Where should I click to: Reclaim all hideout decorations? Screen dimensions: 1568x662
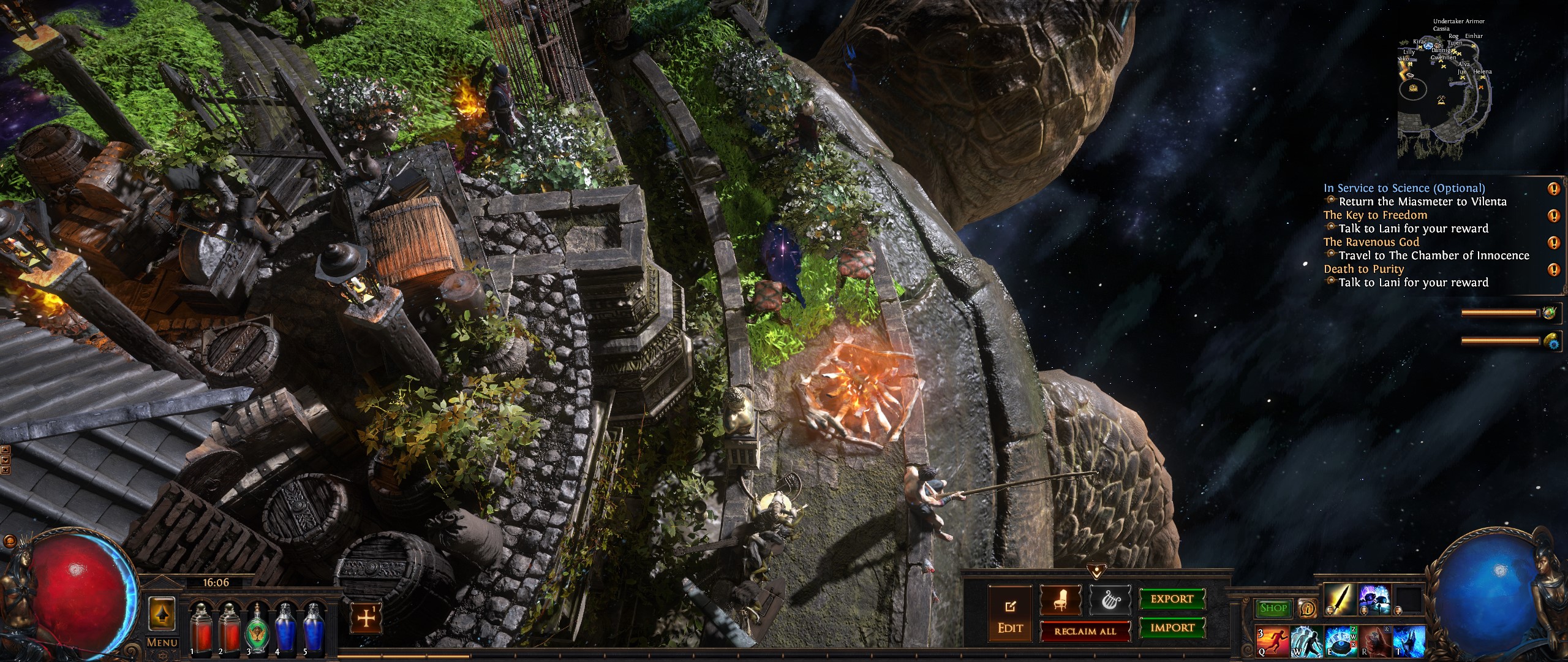1085,631
